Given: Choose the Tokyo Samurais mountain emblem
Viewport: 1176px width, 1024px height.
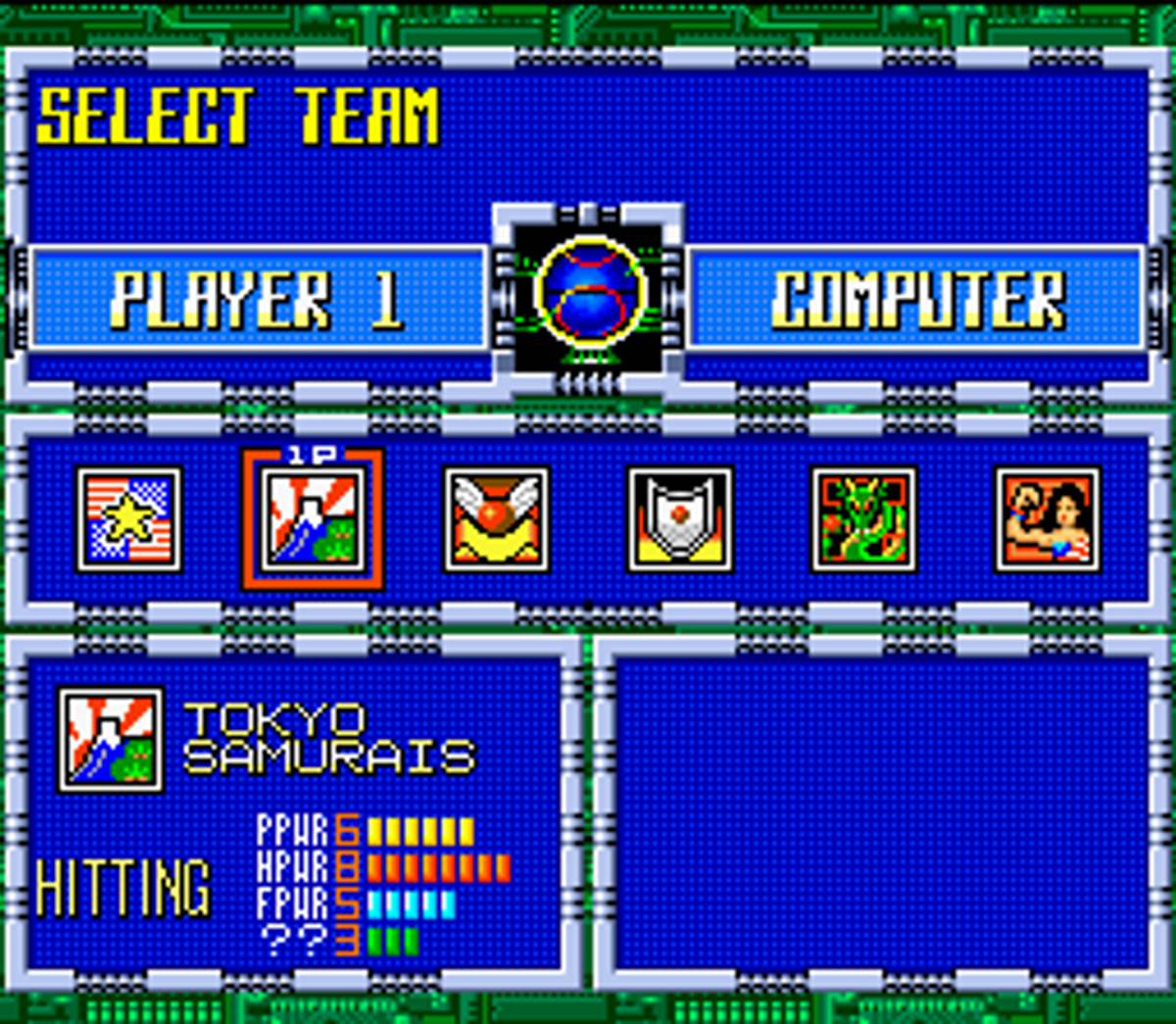Looking at the screenshot, I should click(x=313, y=519).
